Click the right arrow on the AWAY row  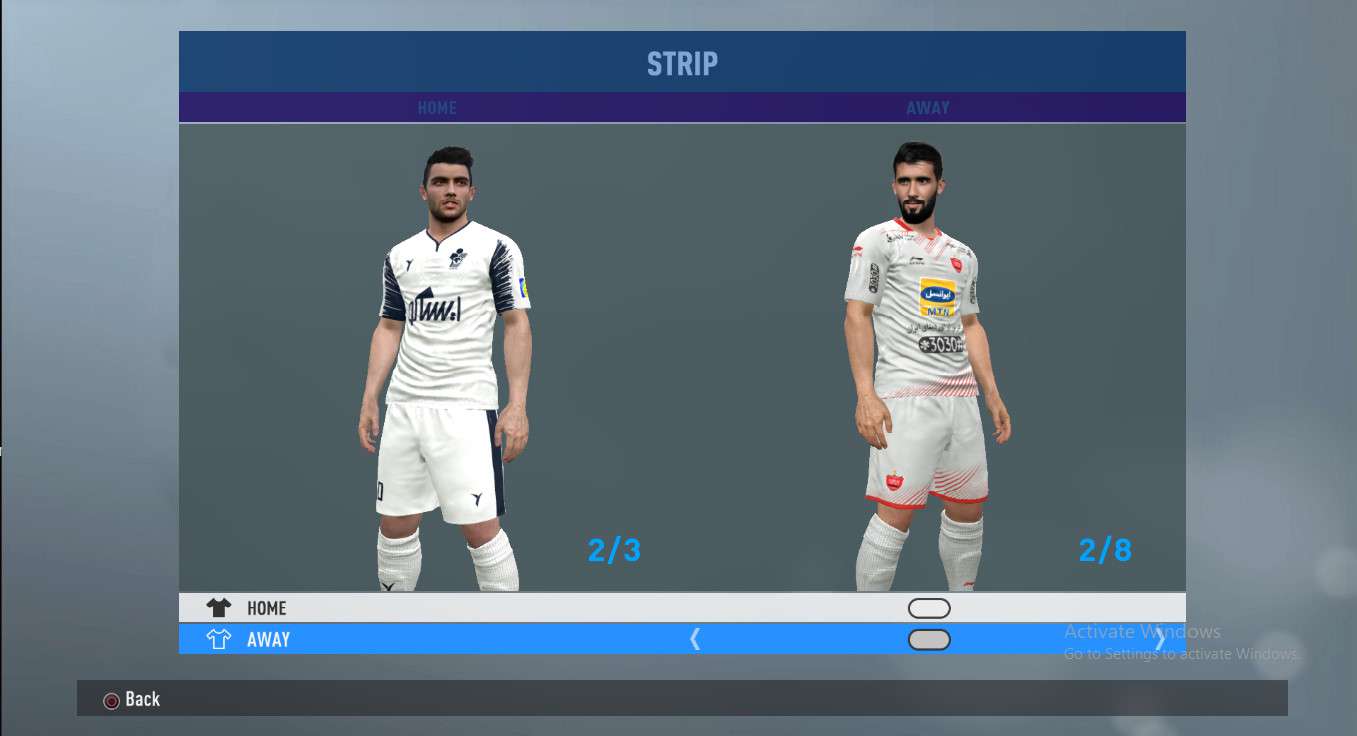pos(1160,640)
